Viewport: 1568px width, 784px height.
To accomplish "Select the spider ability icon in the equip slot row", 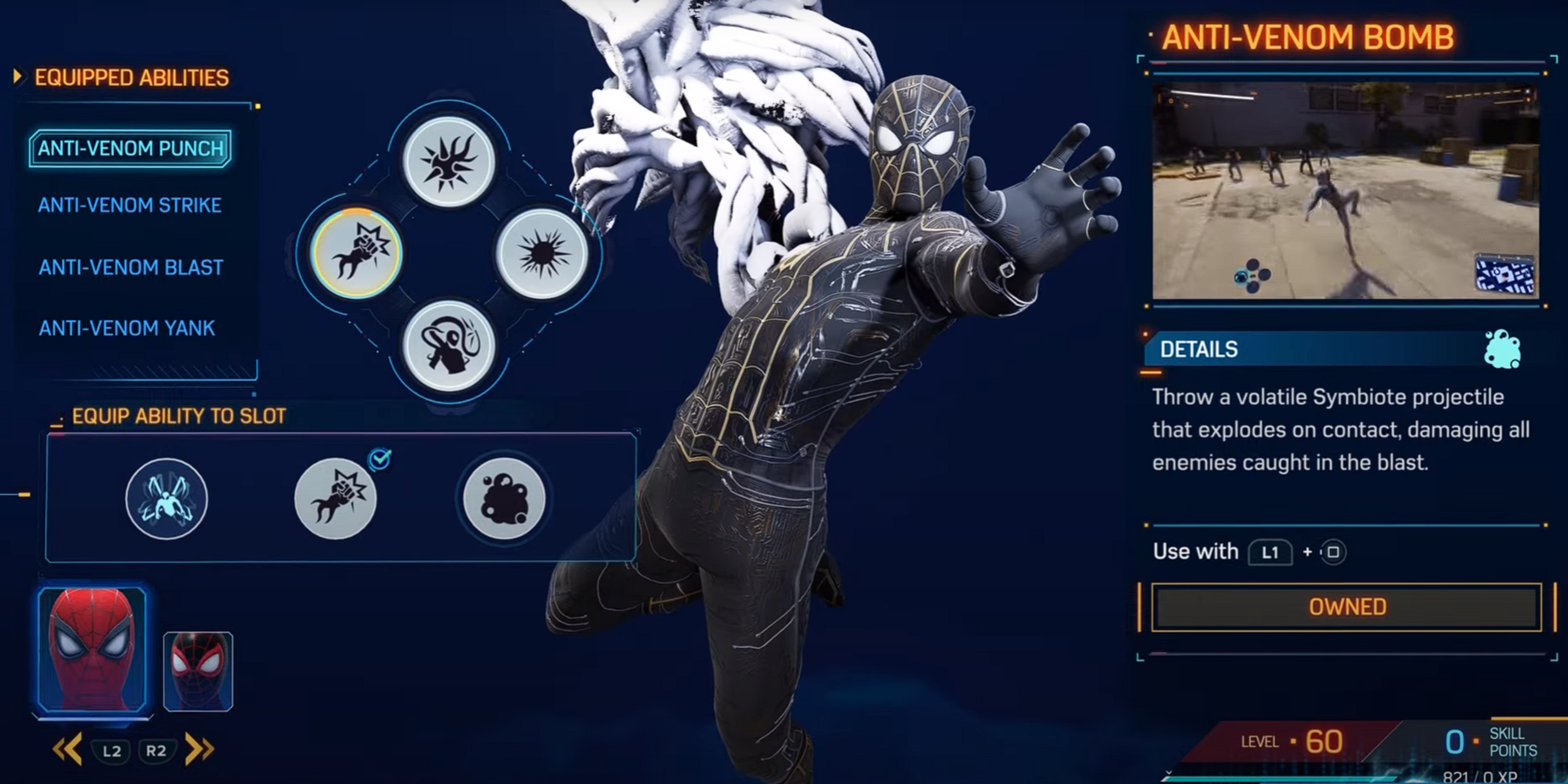I will click(167, 499).
